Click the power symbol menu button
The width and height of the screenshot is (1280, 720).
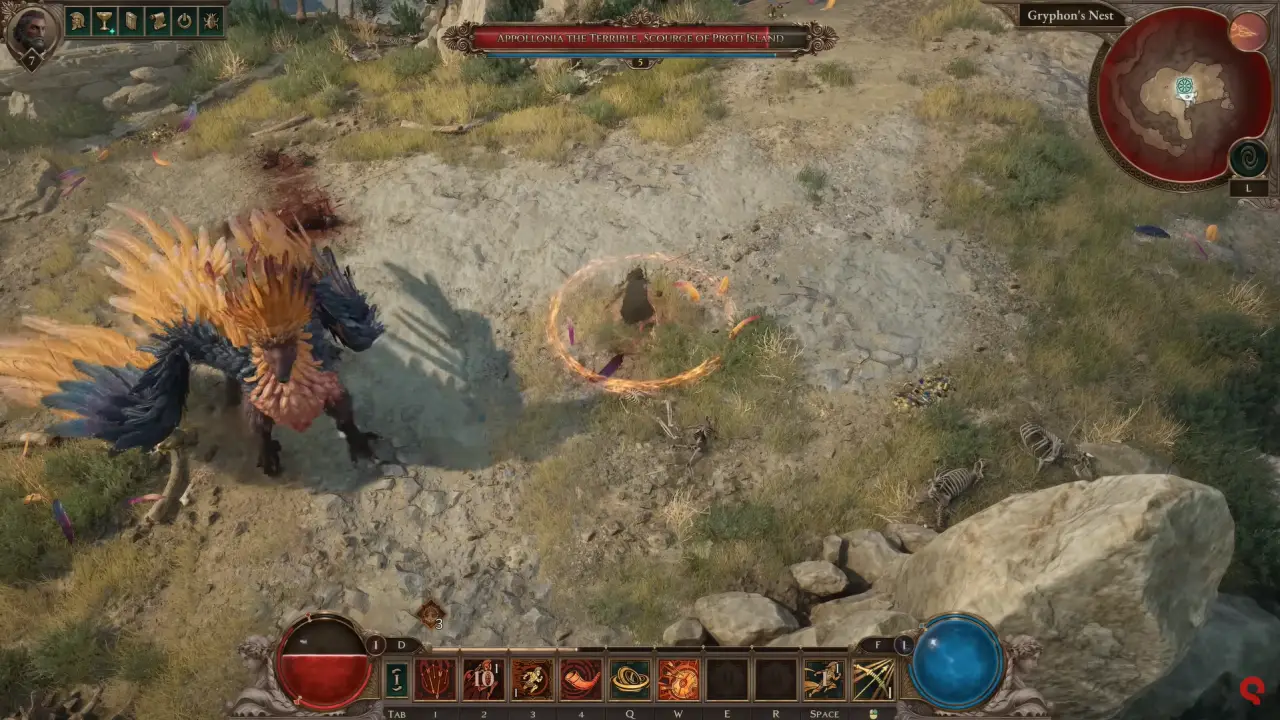[184, 21]
